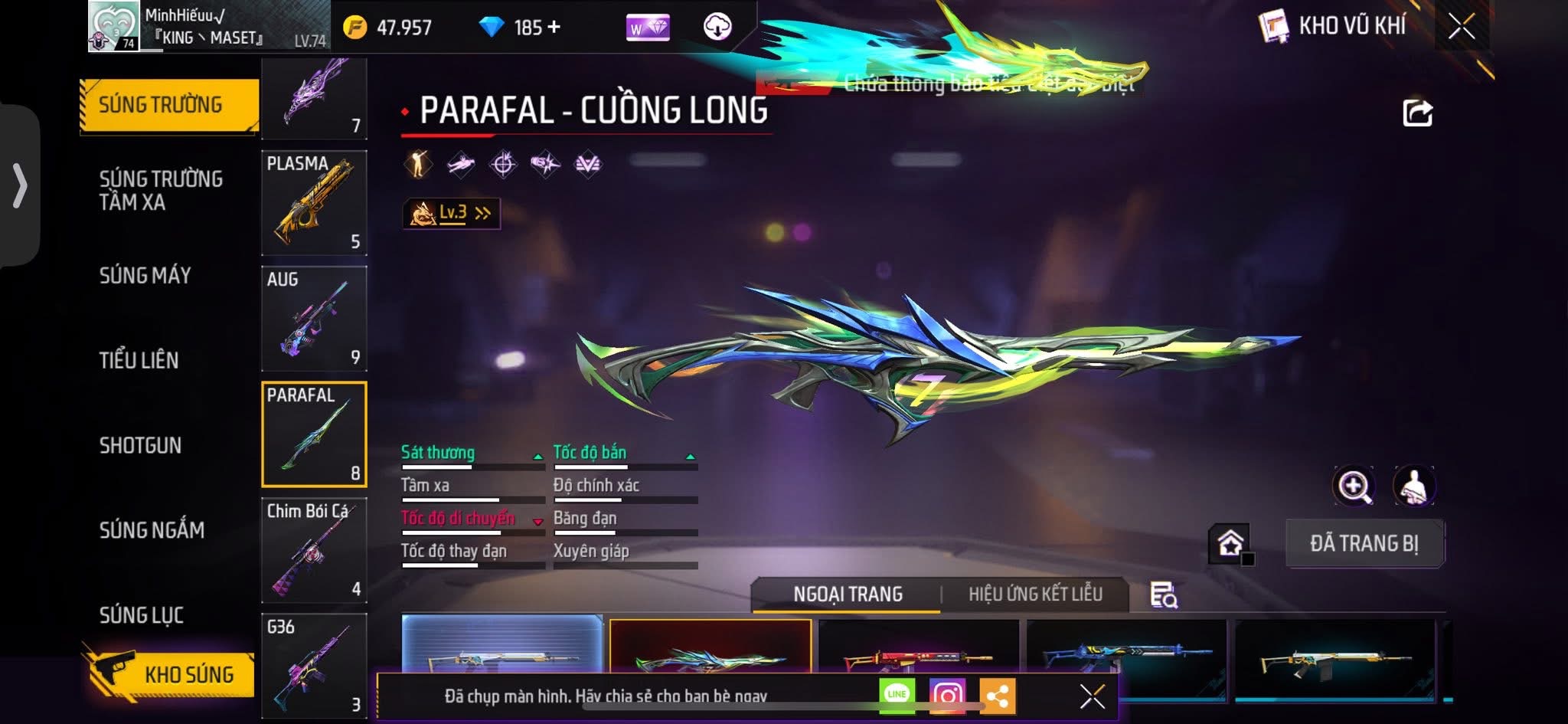Open the Súng Máy weapon category
The image size is (1568, 724).
pyautogui.click(x=145, y=275)
